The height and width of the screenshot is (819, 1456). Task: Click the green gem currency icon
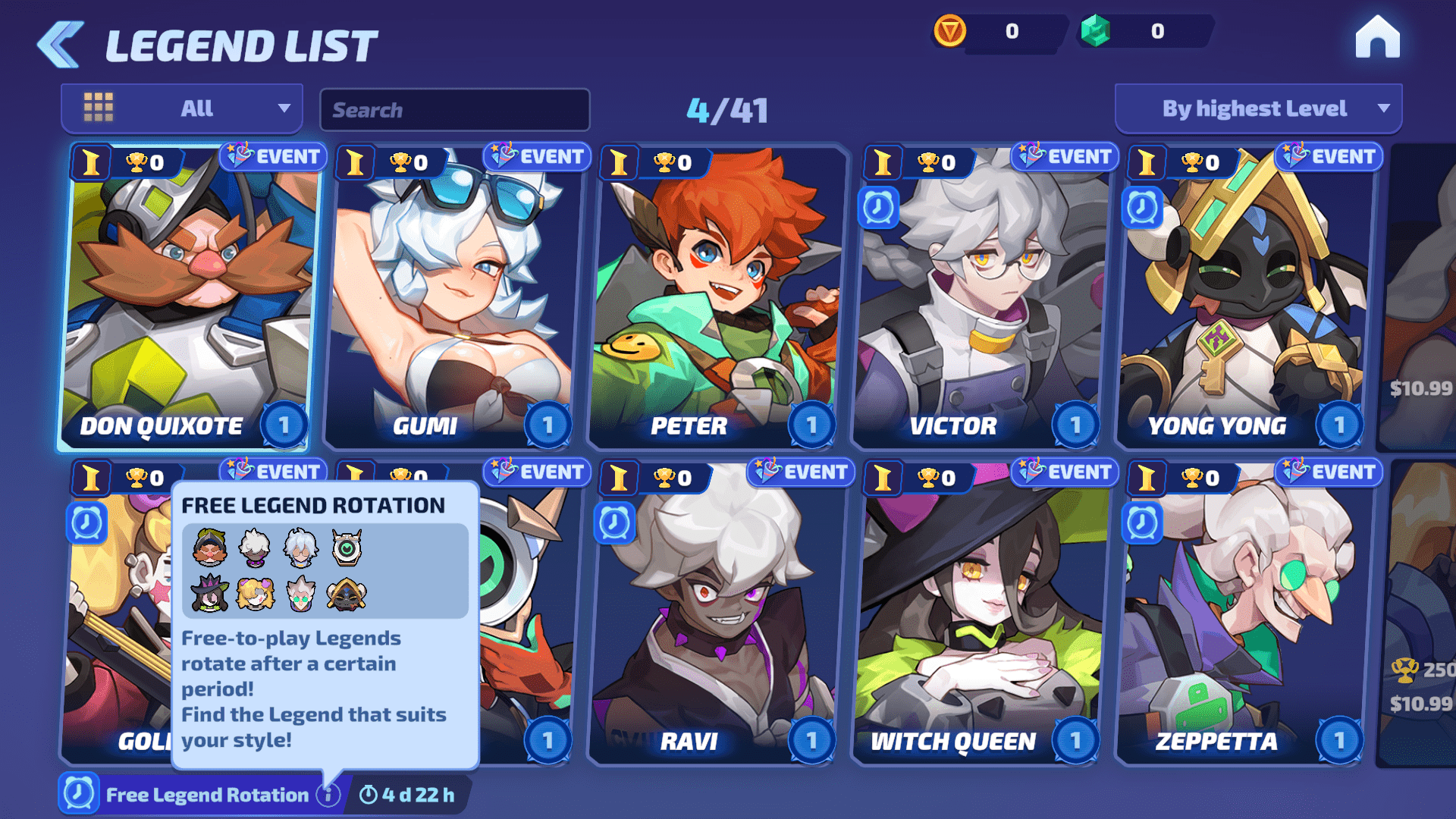point(1095,31)
